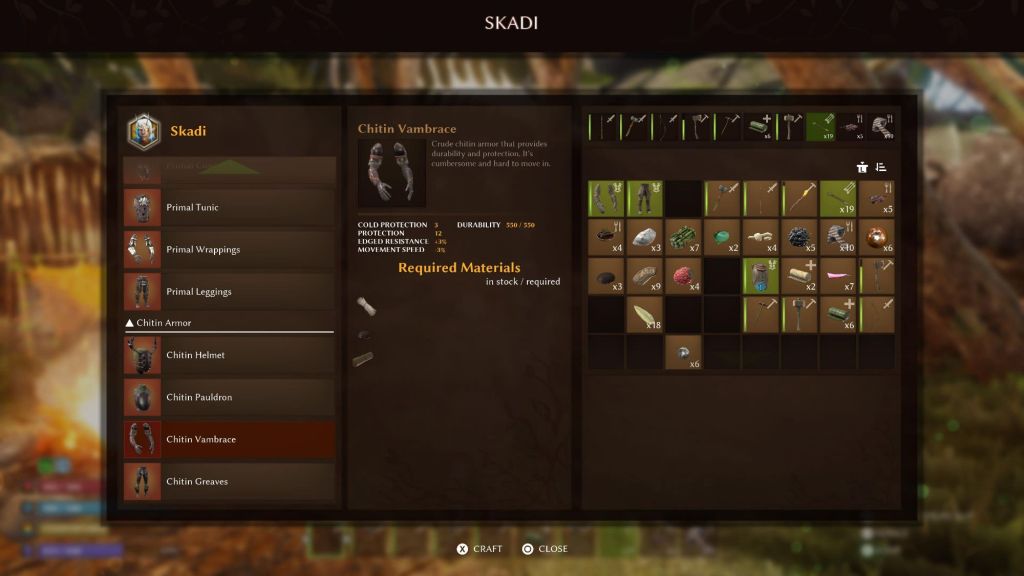Choose the Chitin Vambrace recipe

tap(229, 439)
